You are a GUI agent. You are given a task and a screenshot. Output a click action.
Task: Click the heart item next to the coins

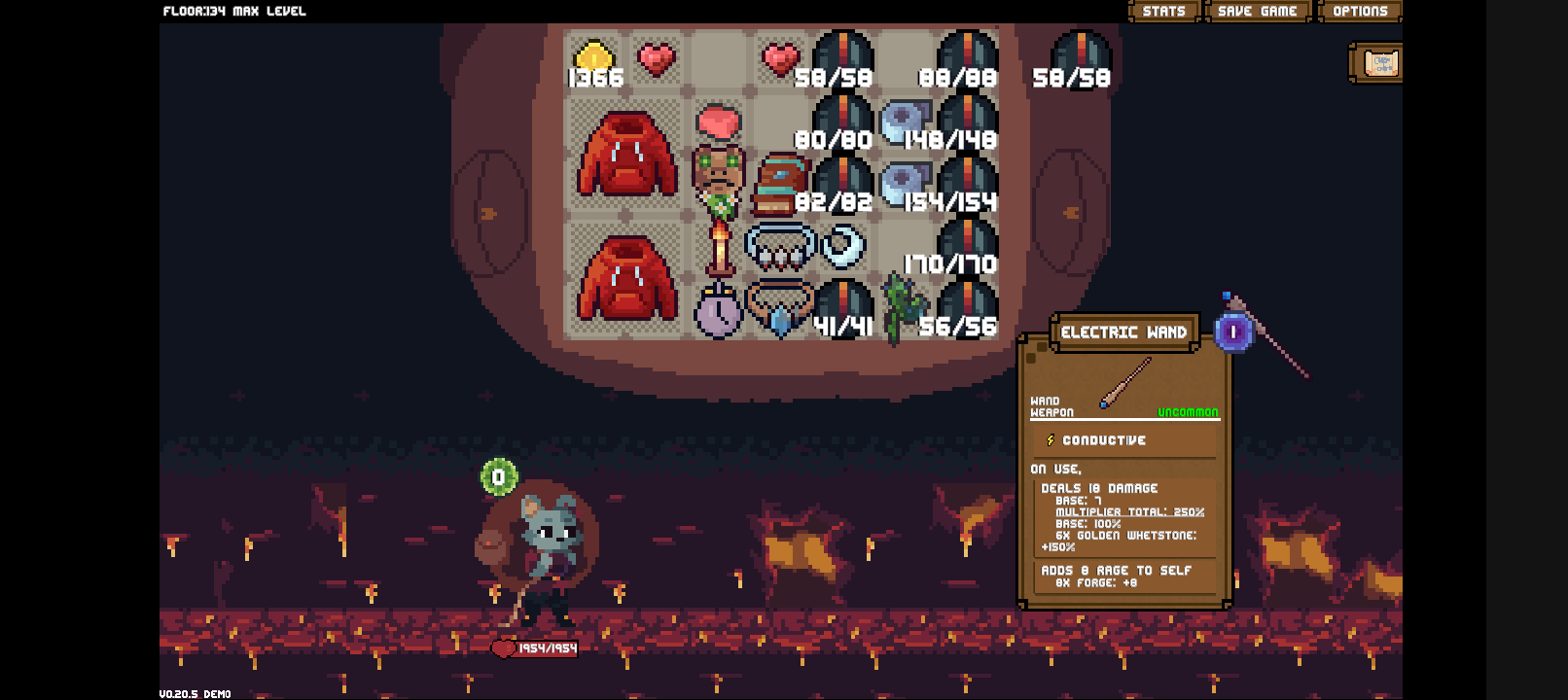click(658, 58)
